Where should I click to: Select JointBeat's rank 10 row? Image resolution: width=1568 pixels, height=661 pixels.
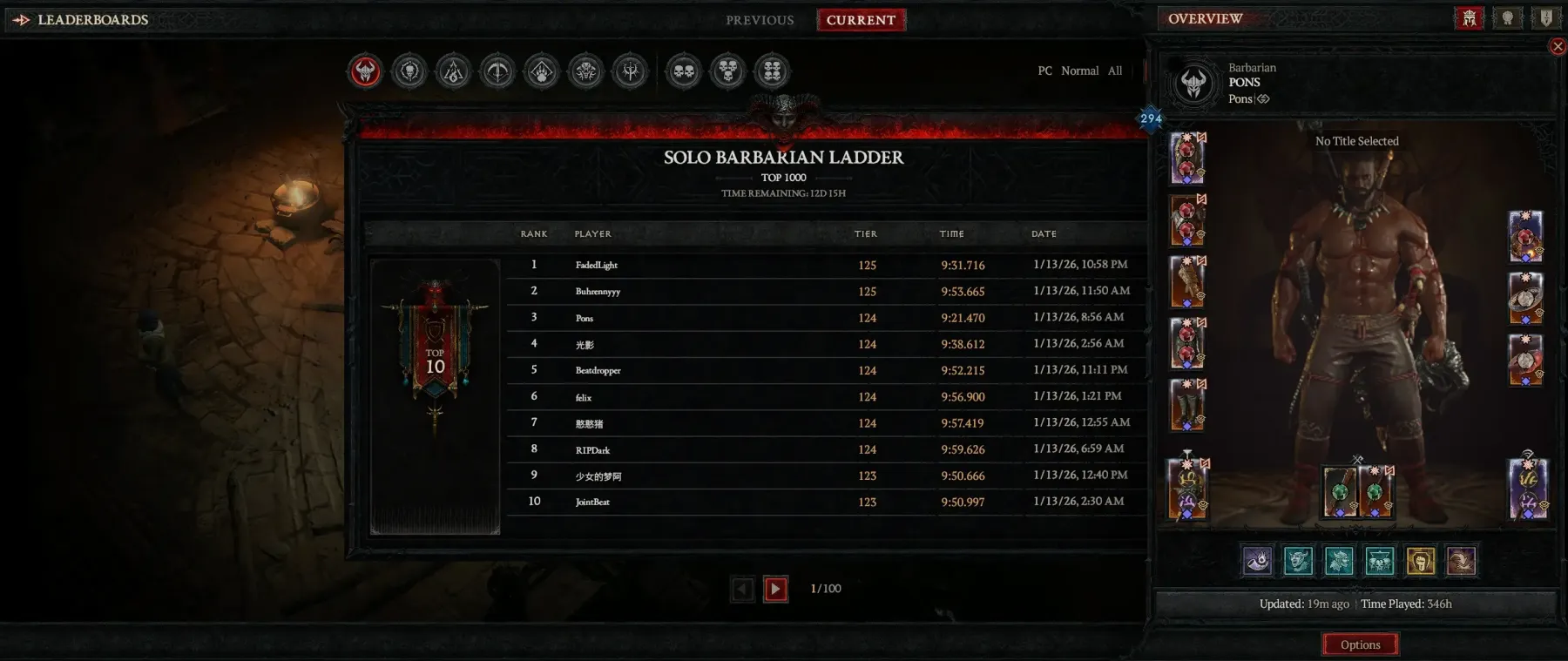coord(784,502)
